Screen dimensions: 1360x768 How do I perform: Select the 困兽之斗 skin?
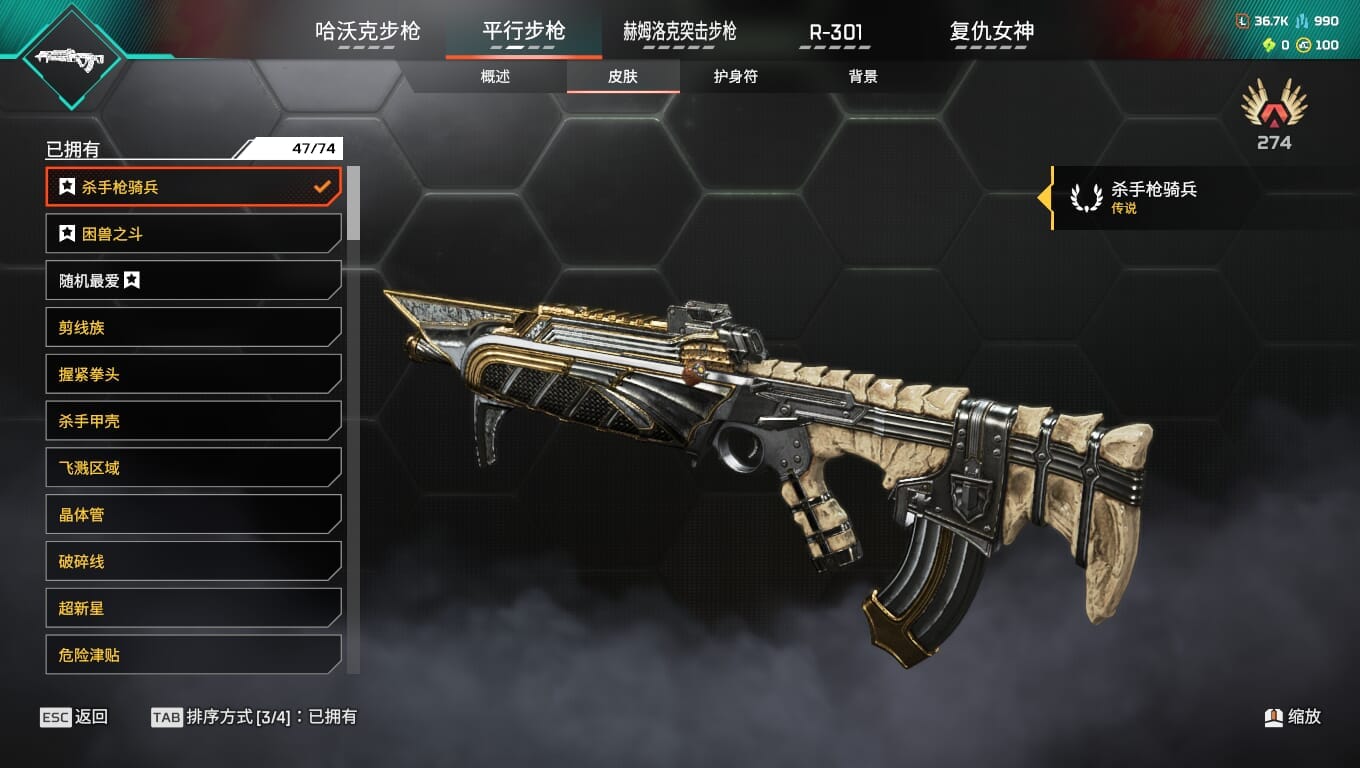point(193,234)
